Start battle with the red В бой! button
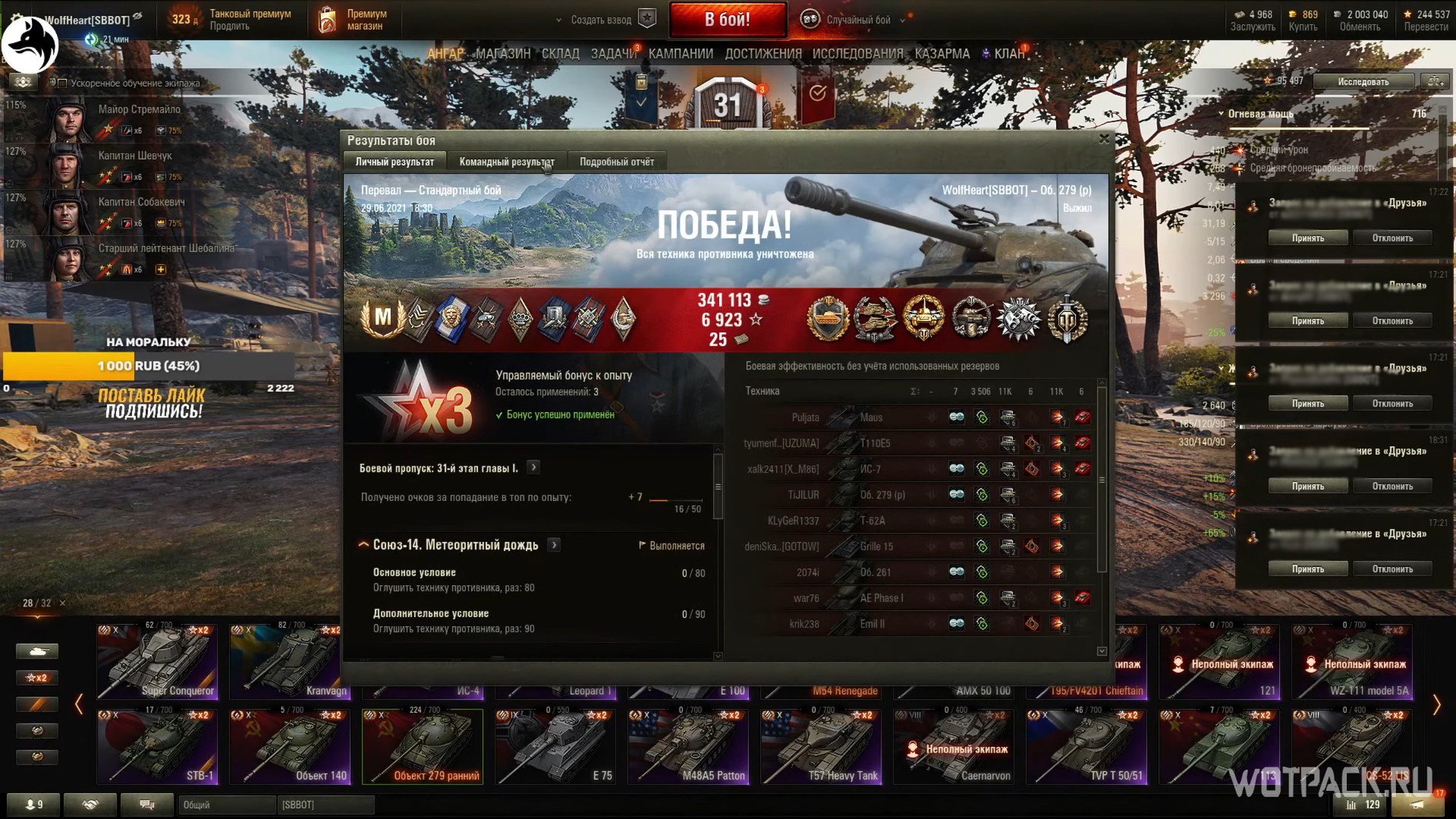Viewport: 1456px width, 819px height. (727, 20)
